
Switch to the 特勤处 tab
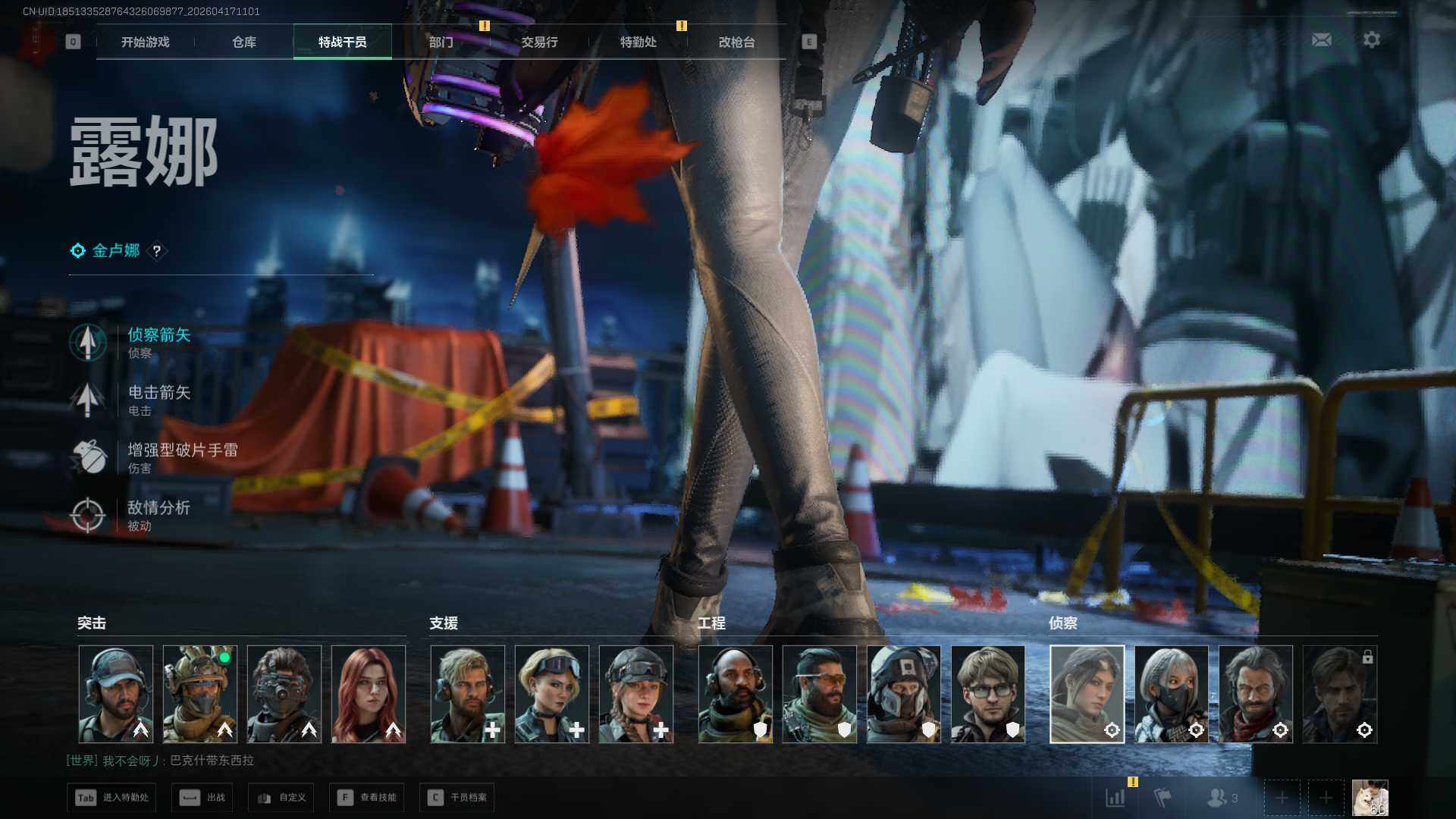click(638, 42)
